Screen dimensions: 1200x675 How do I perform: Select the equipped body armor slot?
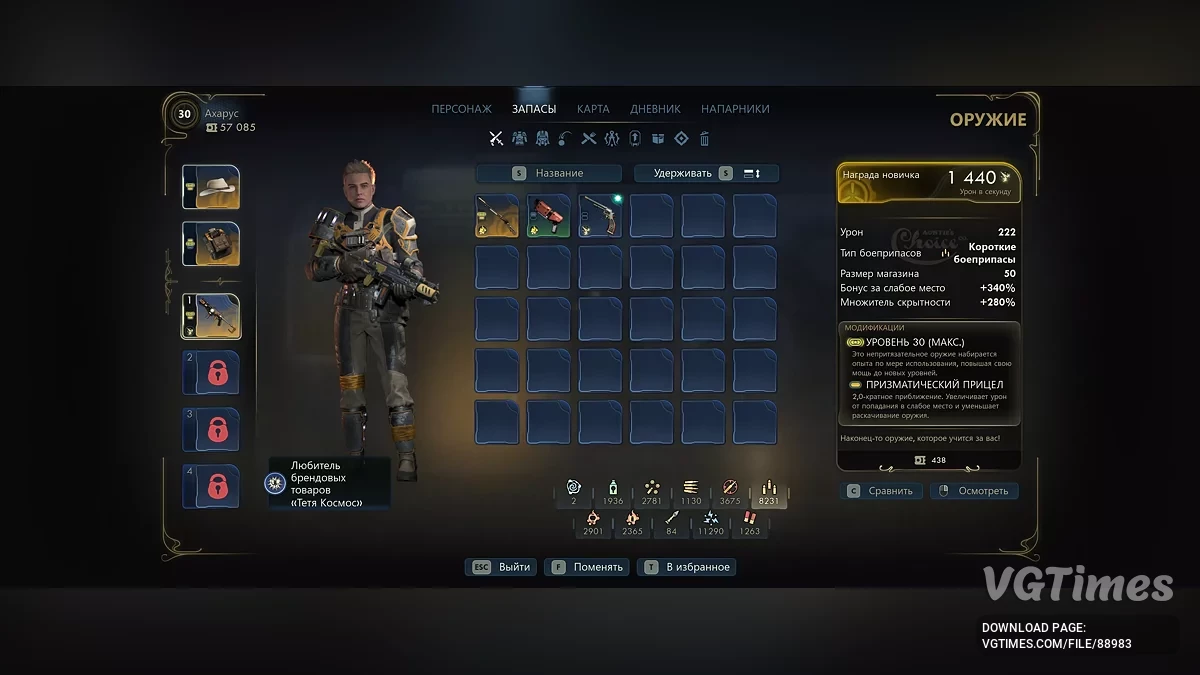(x=211, y=244)
